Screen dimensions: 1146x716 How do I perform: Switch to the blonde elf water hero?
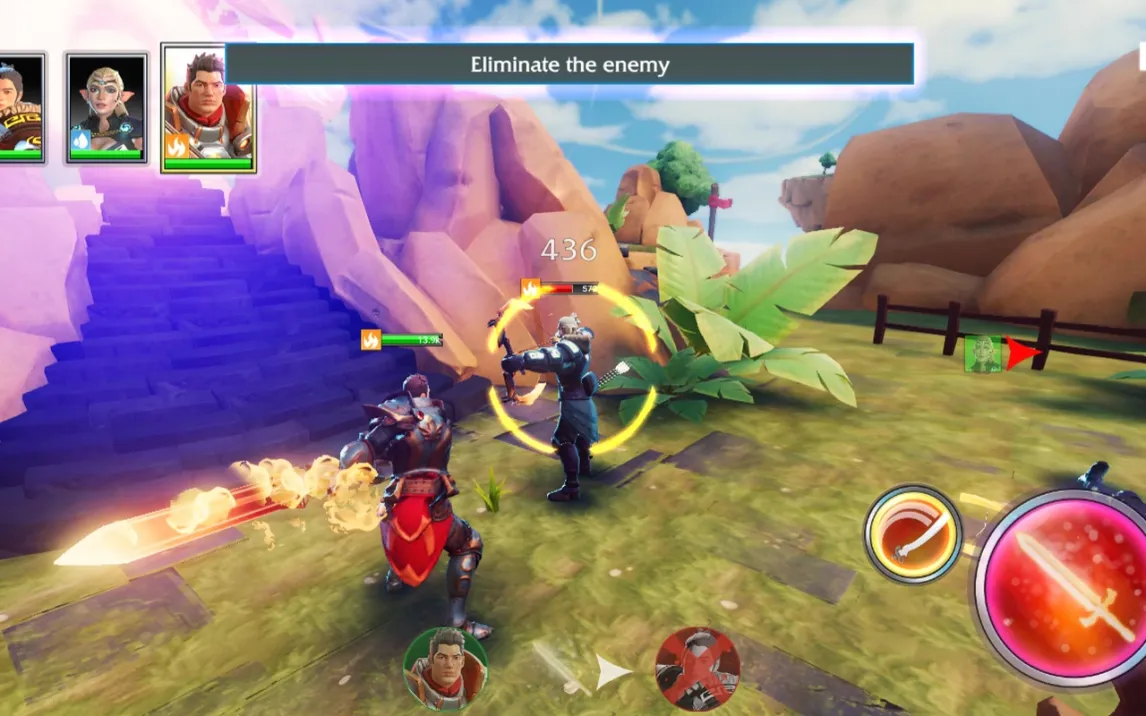pos(106,107)
